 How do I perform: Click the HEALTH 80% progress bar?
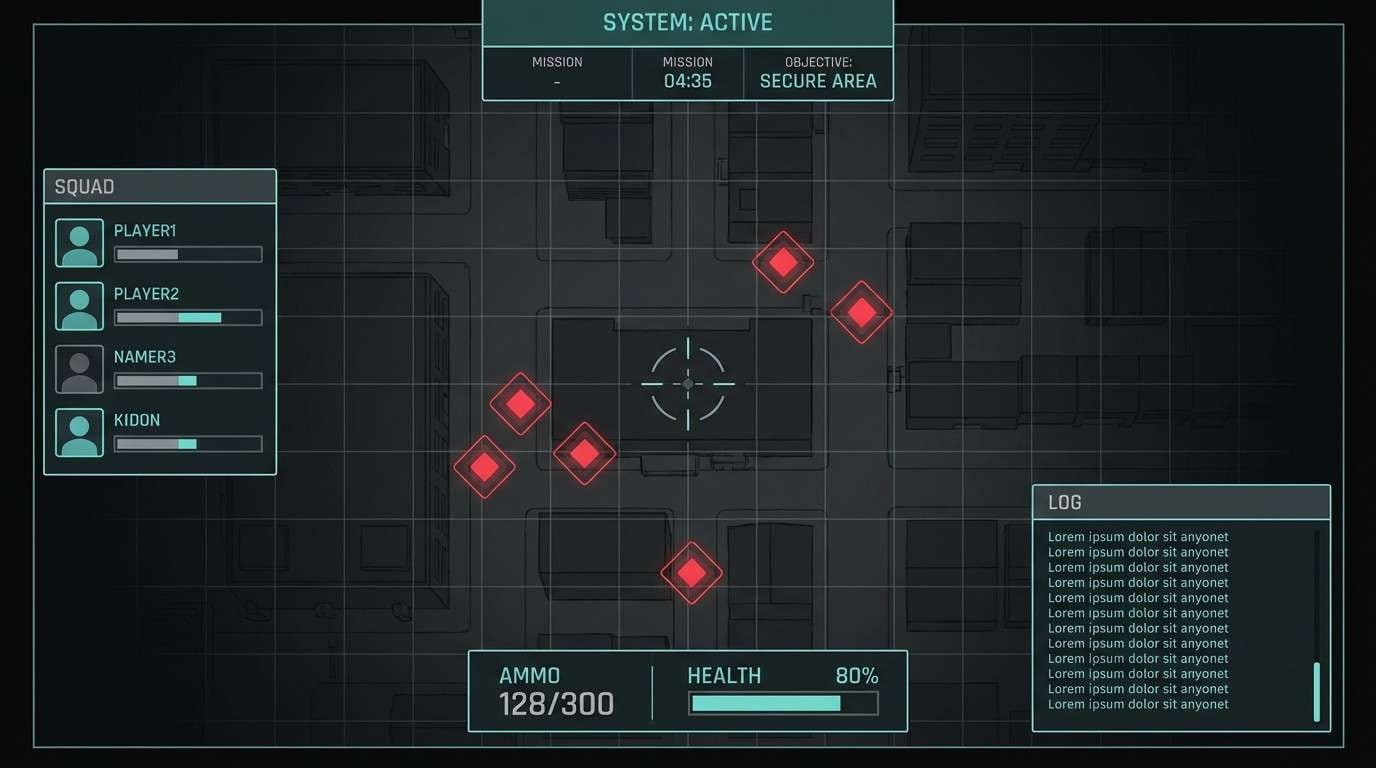point(783,703)
